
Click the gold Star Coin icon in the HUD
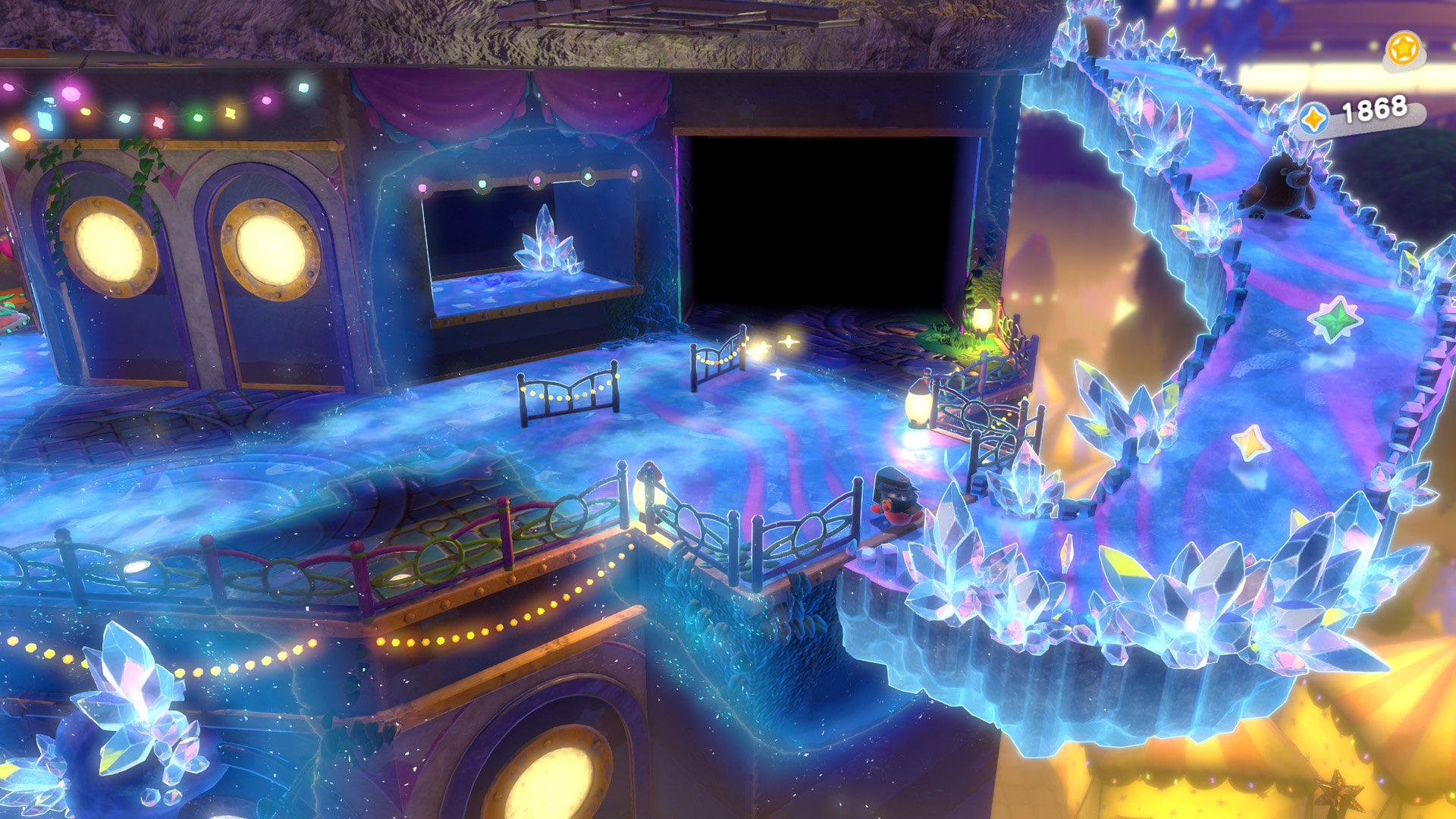pos(1404,48)
